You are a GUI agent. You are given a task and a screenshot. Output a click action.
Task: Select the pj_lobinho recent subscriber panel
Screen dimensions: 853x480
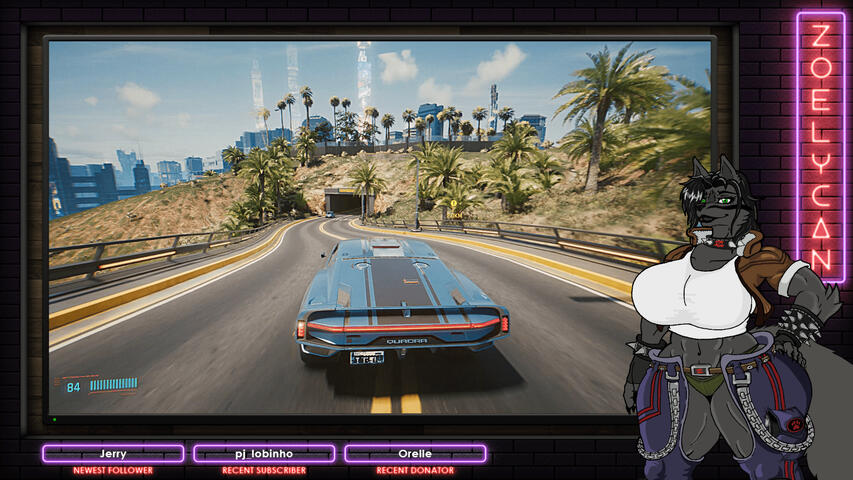click(264, 454)
